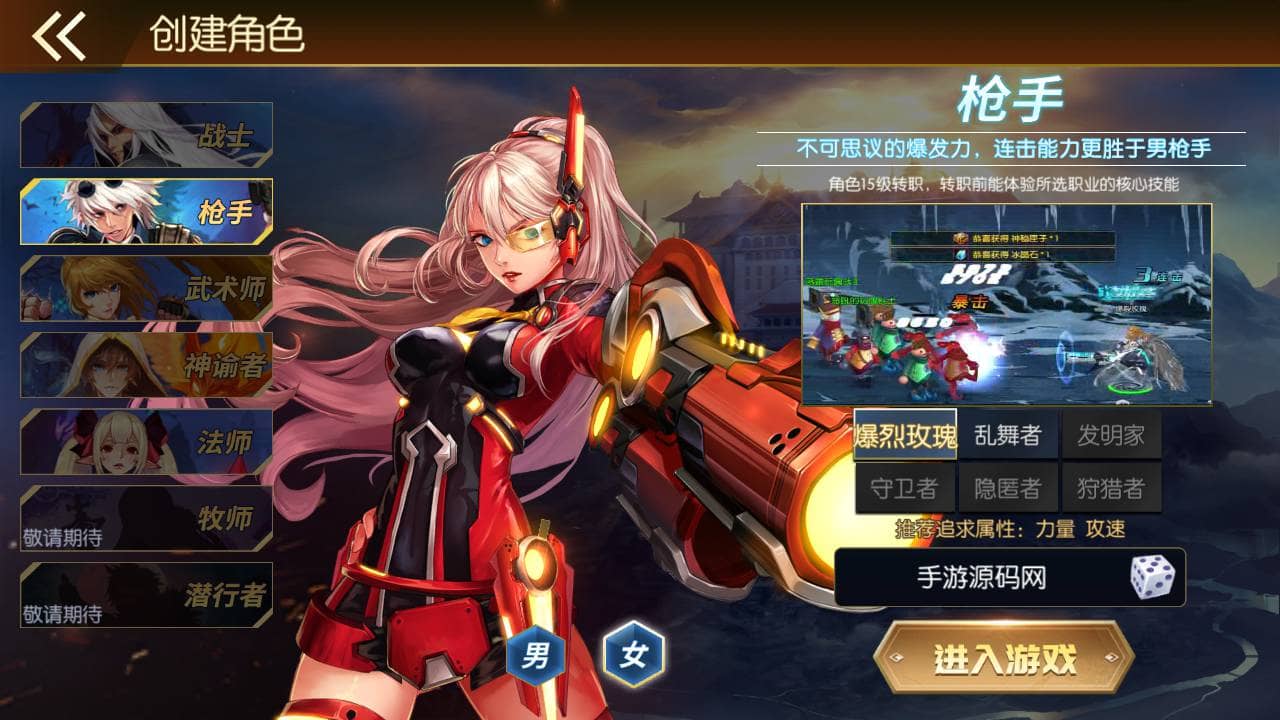Click the character name input field
Screen dimensions: 1280x720
[980, 577]
